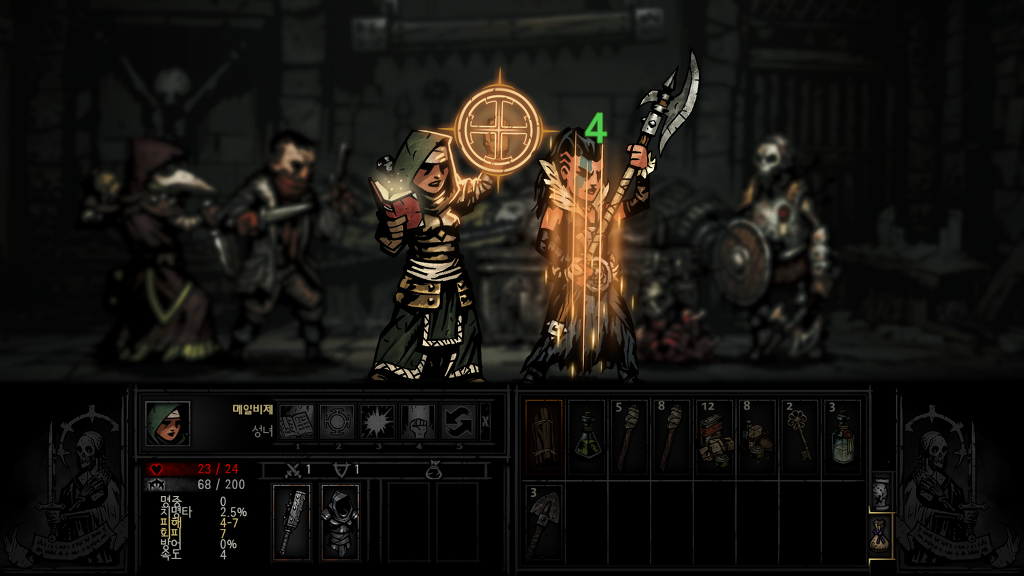This screenshot has height=576, width=1024.
Task: Select the equipped spiked mace weapon slot
Action: [x=292, y=521]
